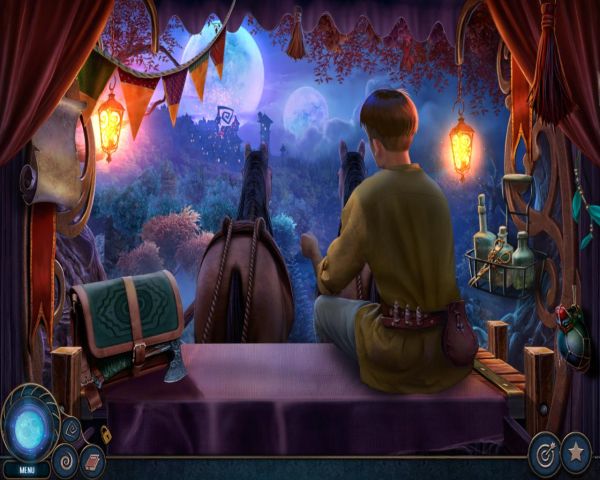The width and height of the screenshot is (600, 480).
Task: Open the target and dart objectives icon
Action: (544, 451)
